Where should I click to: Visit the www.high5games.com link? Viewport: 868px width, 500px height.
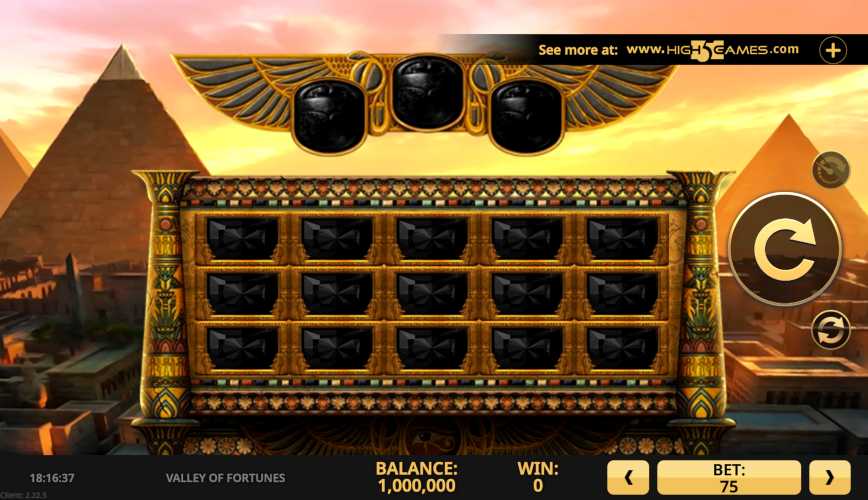point(712,49)
